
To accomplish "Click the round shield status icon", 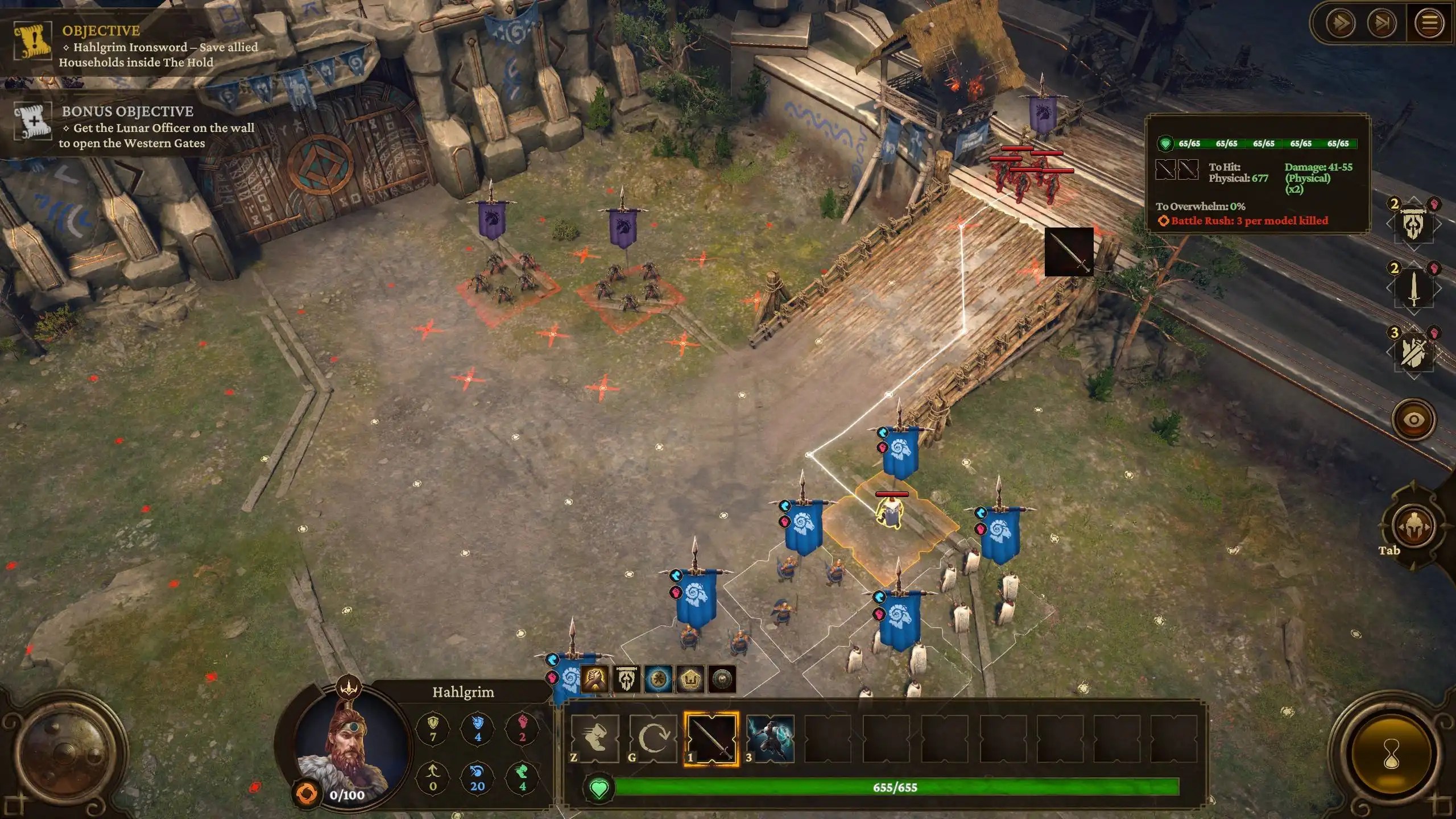I will 722,679.
